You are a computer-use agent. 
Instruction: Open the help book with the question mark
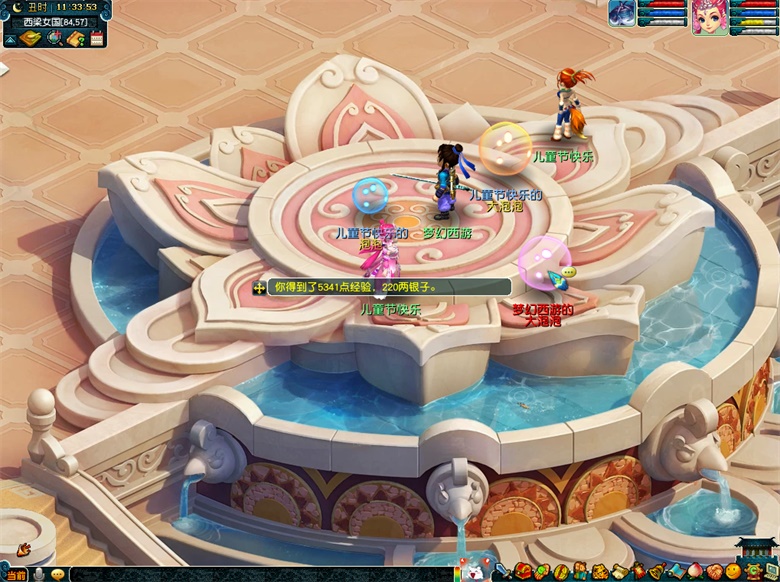point(76,38)
